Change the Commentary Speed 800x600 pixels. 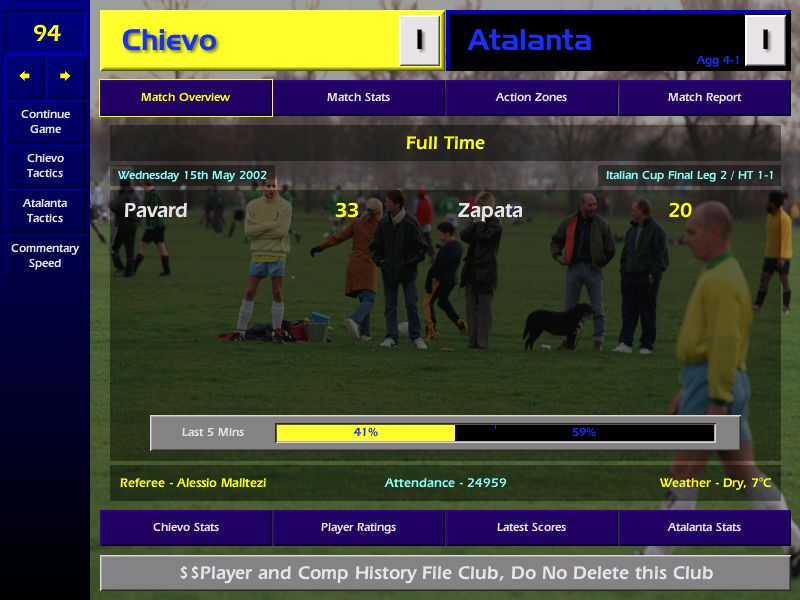coord(45,256)
